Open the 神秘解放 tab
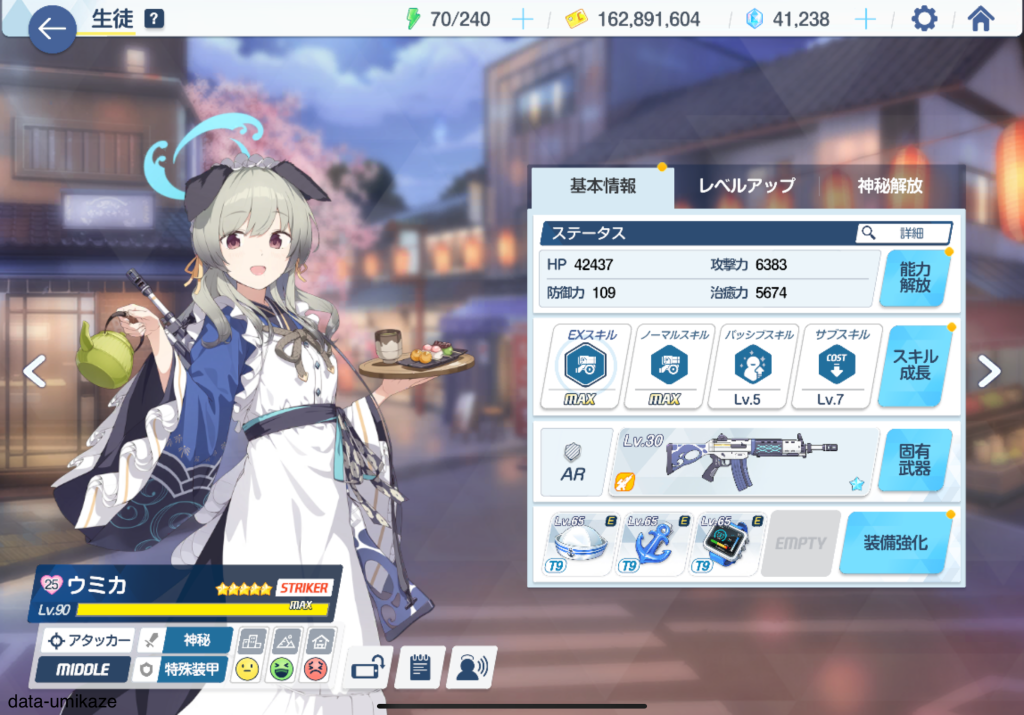This screenshot has height=715, width=1024. pos(889,185)
